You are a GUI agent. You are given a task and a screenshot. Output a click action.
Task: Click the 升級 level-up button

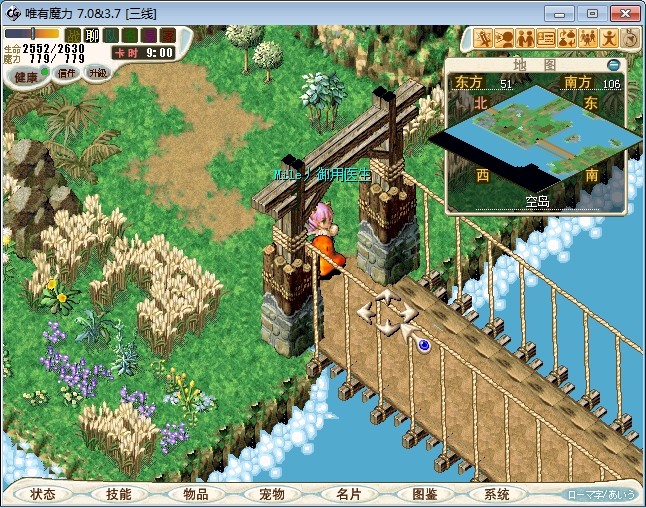(x=97, y=73)
